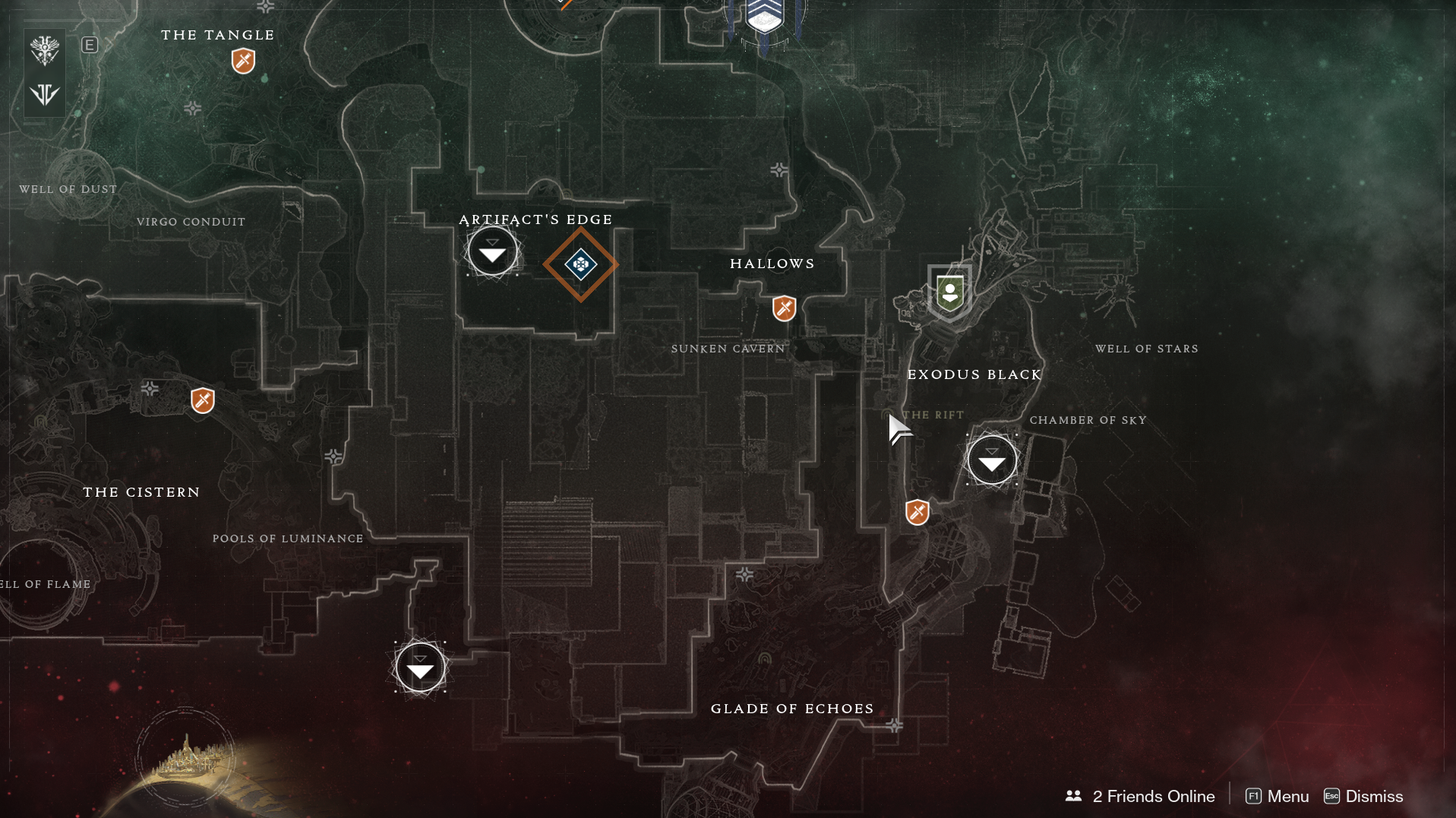Image resolution: width=1456 pixels, height=818 pixels.
Task: Select the landing zone west of Glade of Echoes
Action: 420,668
